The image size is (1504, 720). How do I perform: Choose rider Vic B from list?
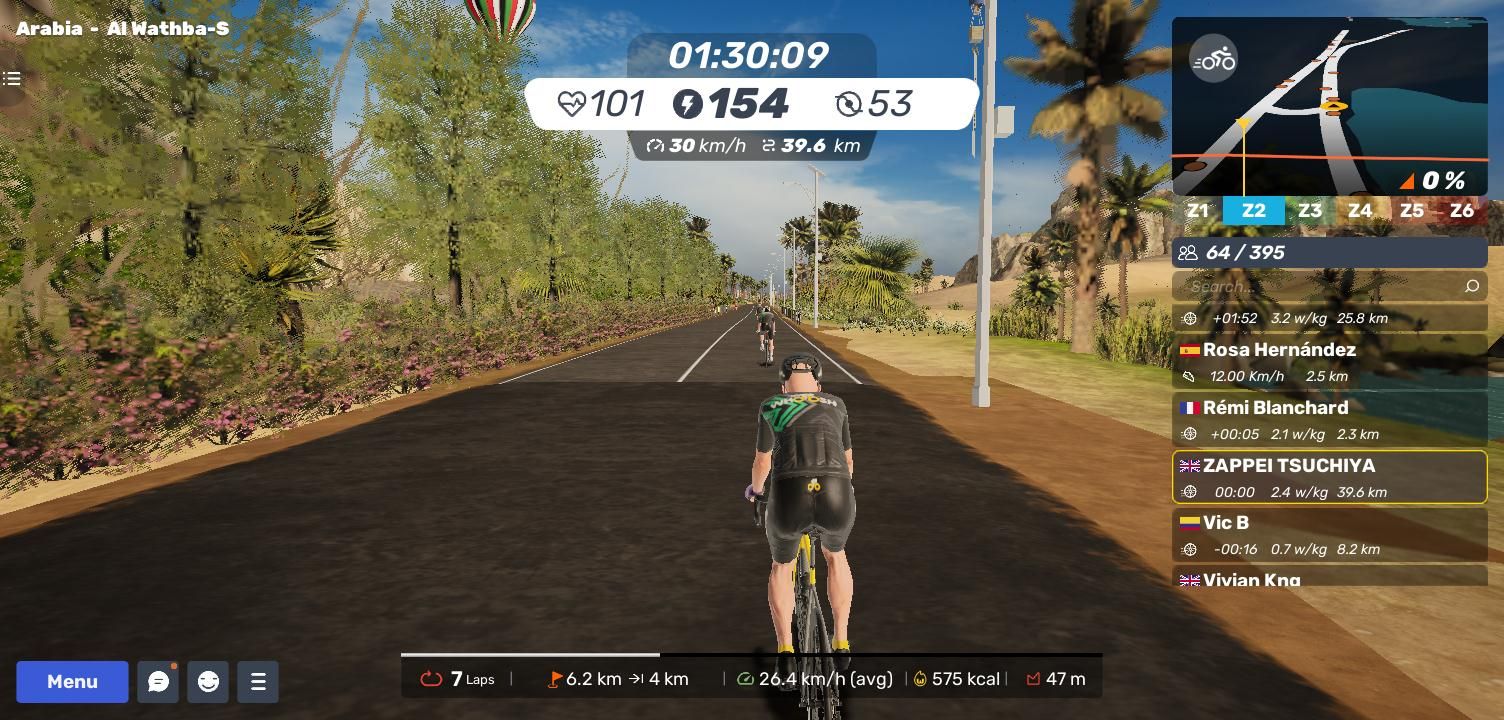point(1329,535)
